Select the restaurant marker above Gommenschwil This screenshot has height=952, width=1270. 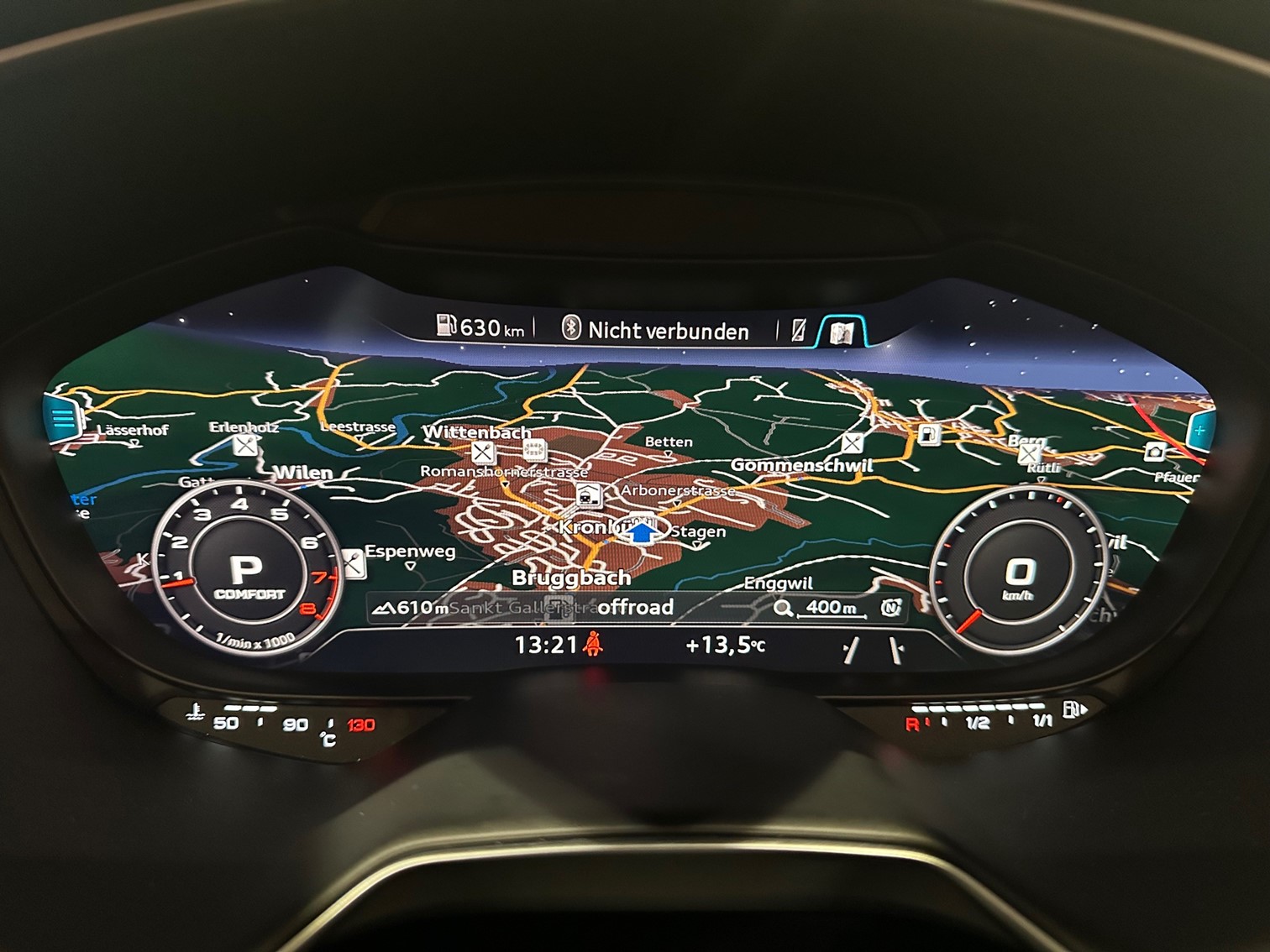(x=852, y=443)
